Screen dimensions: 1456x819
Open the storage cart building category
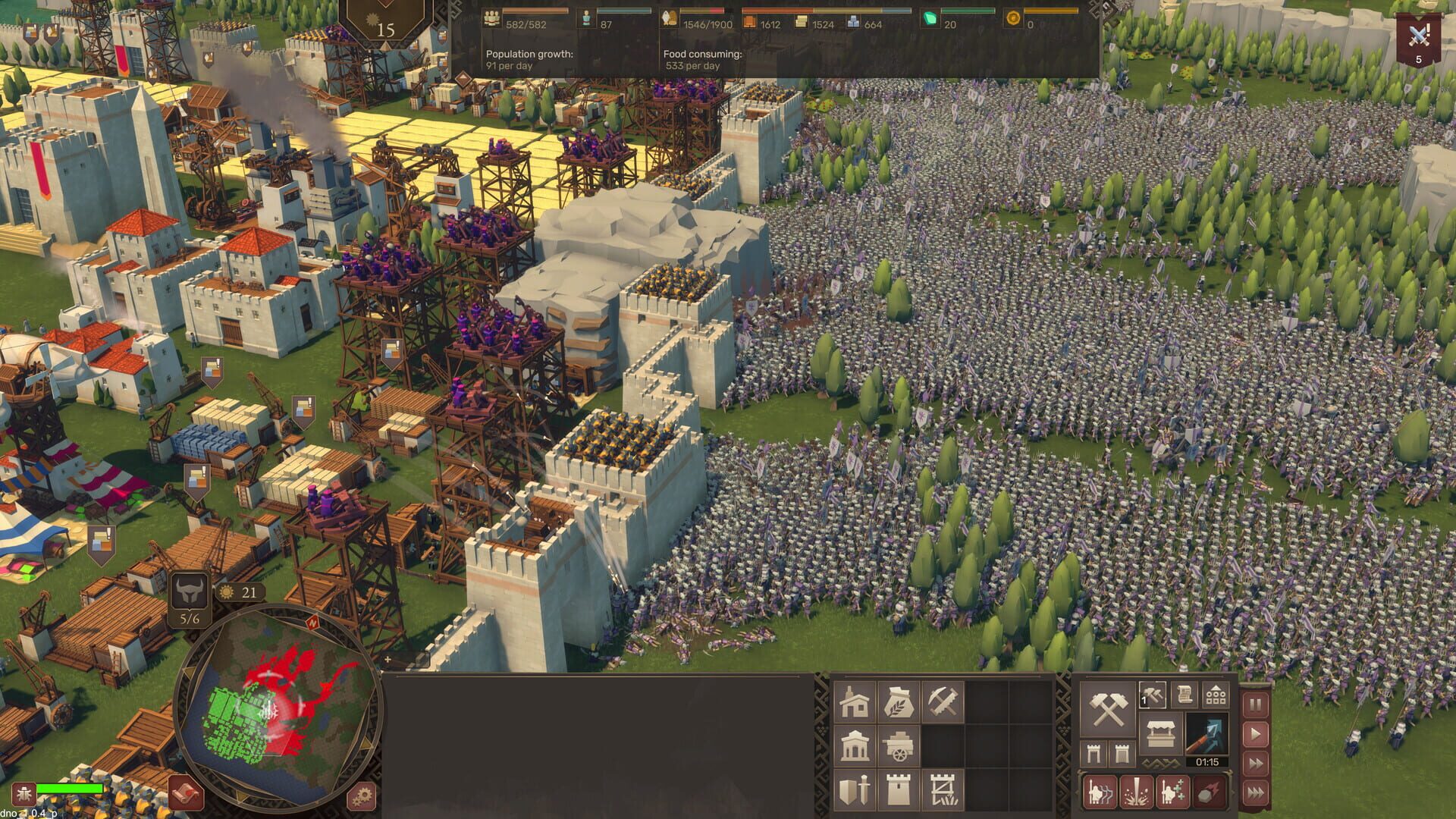click(x=900, y=747)
